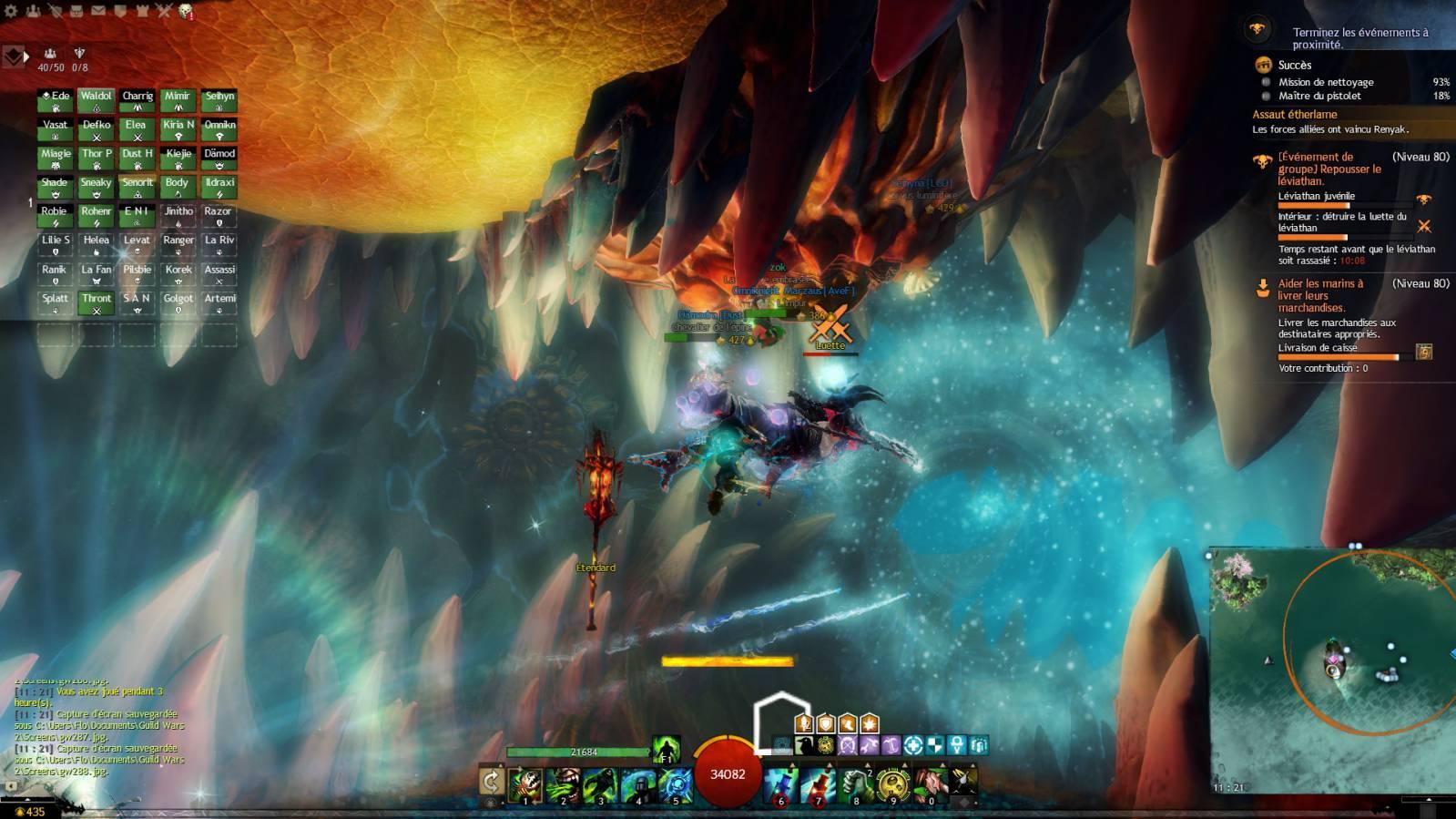Open the game options gear icon
Screen dimensions: 1456x819
click(11, 11)
